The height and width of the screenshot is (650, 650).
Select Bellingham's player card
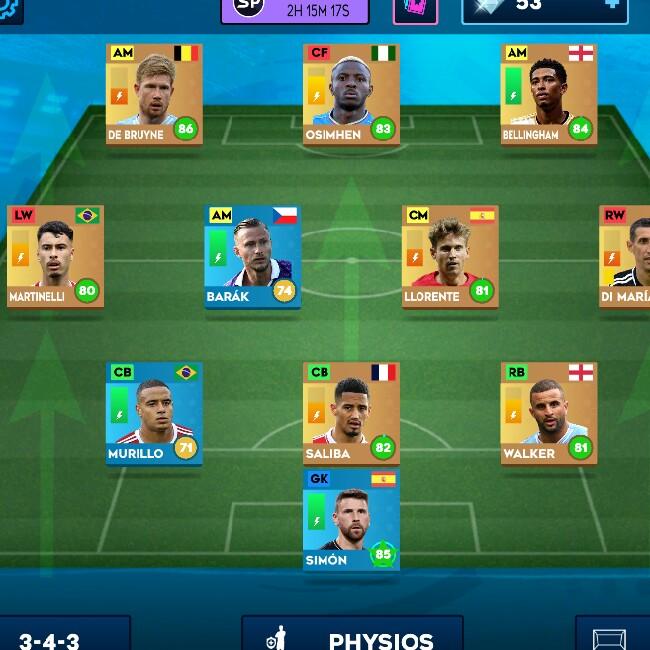pos(548,94)
